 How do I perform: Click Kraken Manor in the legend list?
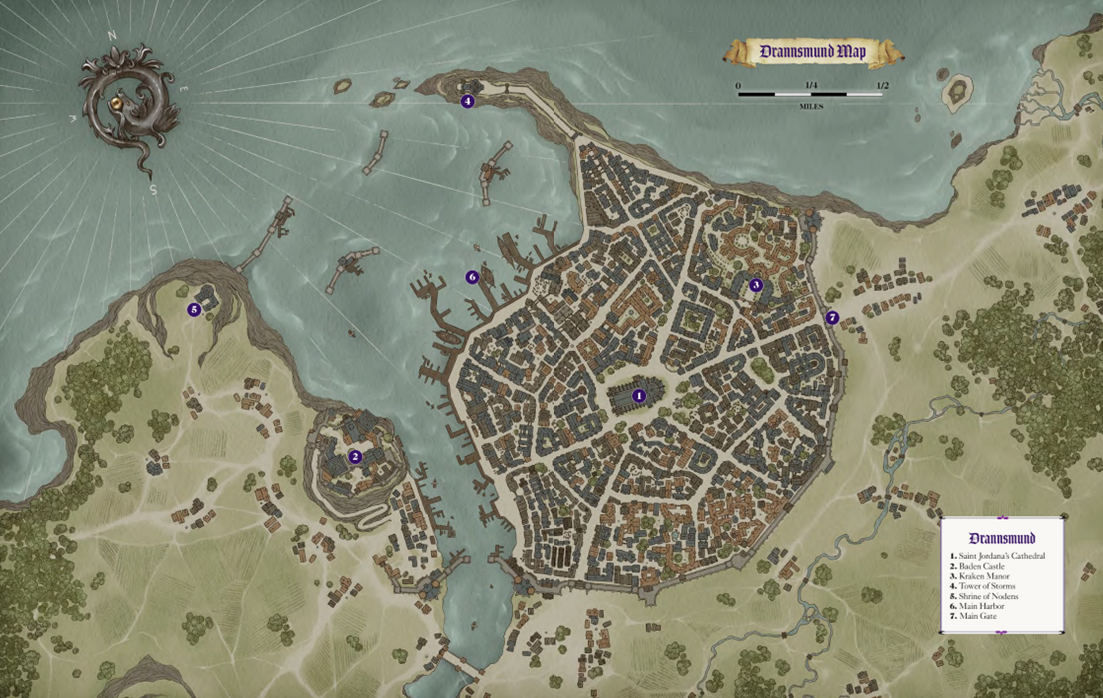984,576
